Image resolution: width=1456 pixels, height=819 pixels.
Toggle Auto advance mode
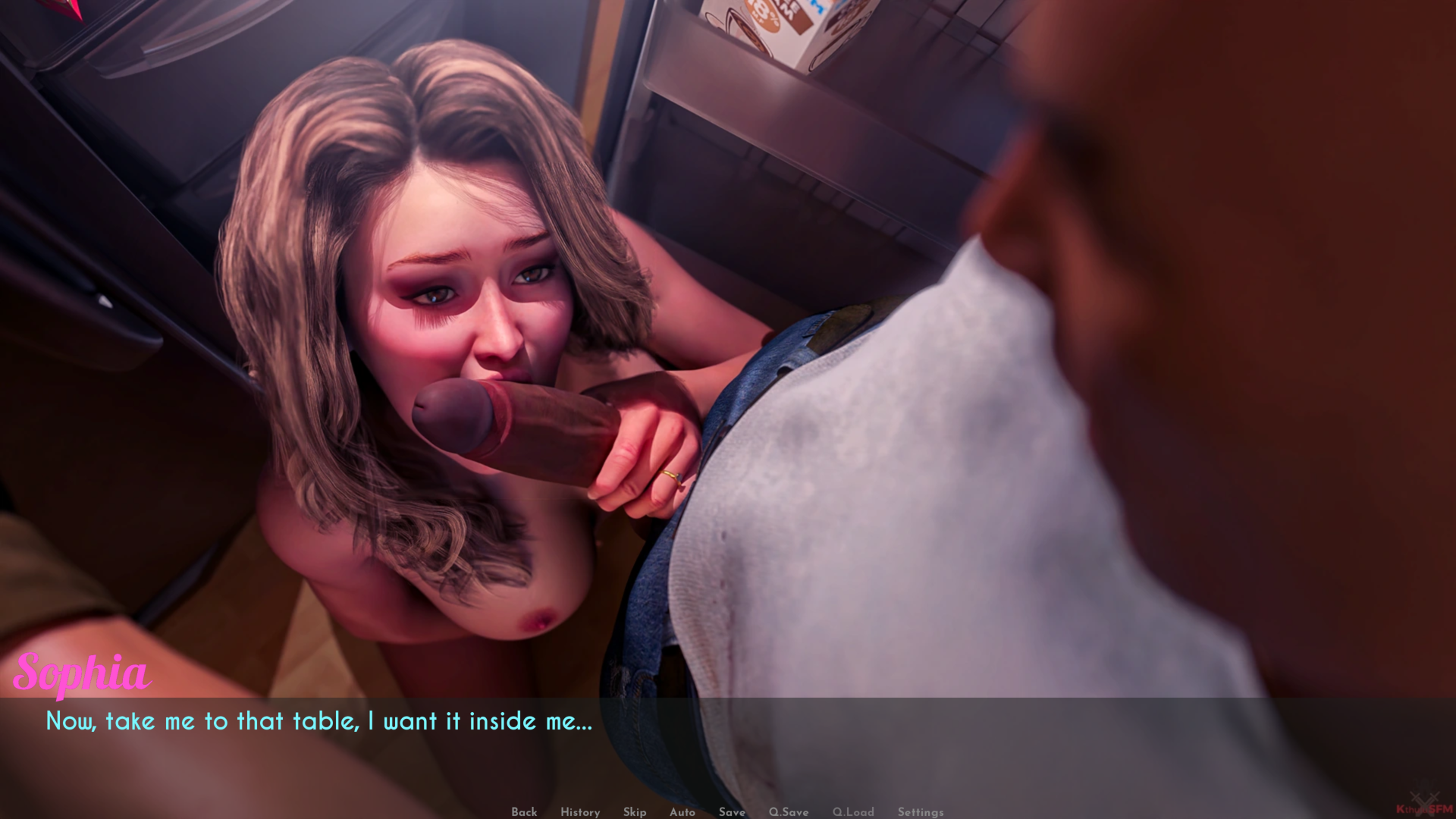[x=682, y=811]
